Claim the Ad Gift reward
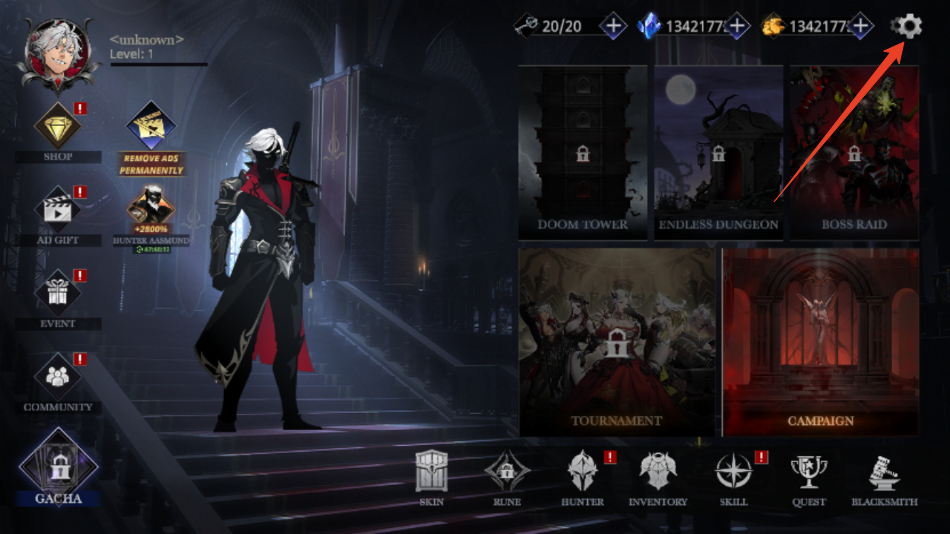The image size is (950, 534). coord(58,211)
